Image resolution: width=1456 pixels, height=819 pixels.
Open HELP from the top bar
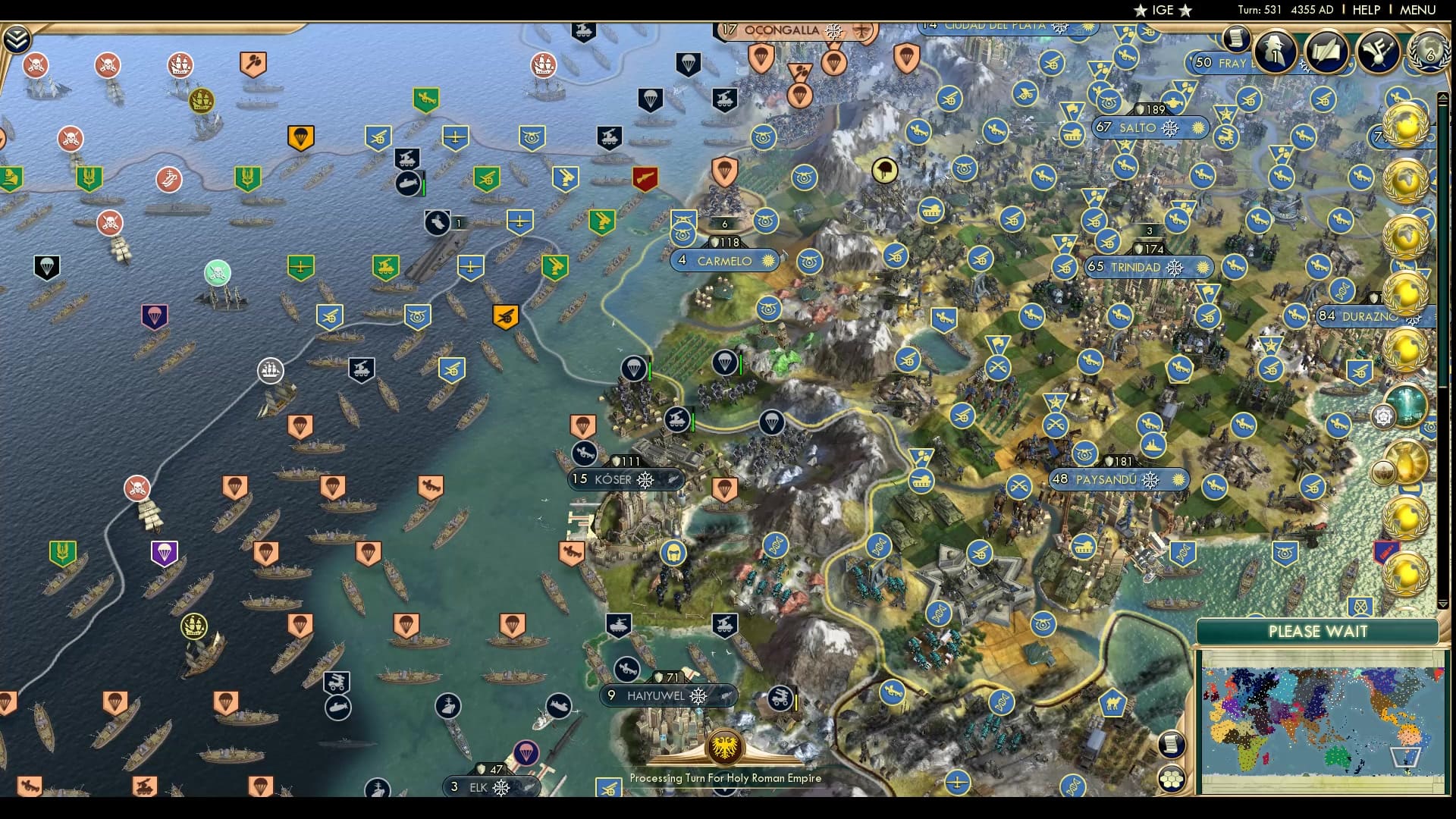[x=1365, y=10]
